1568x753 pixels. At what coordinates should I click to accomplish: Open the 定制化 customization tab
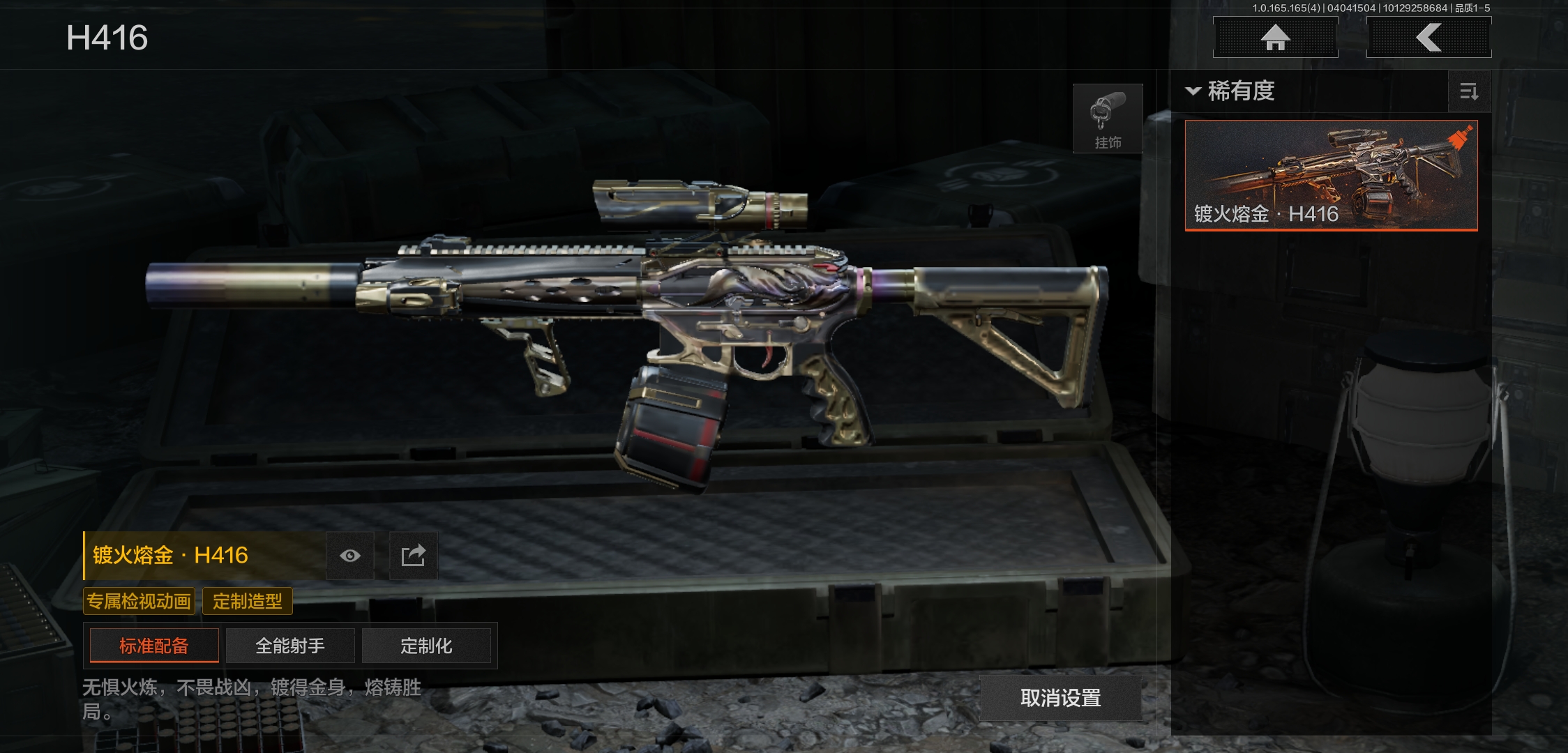pyautogui.click(x=426, y=646)
